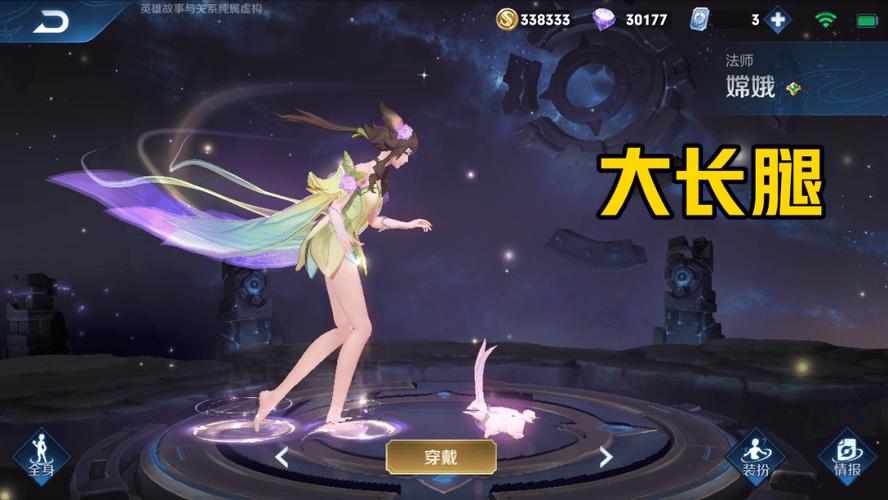The image size is (888, 500).
Task: Select the gold coin currency icon
Action: click(507, 19)
